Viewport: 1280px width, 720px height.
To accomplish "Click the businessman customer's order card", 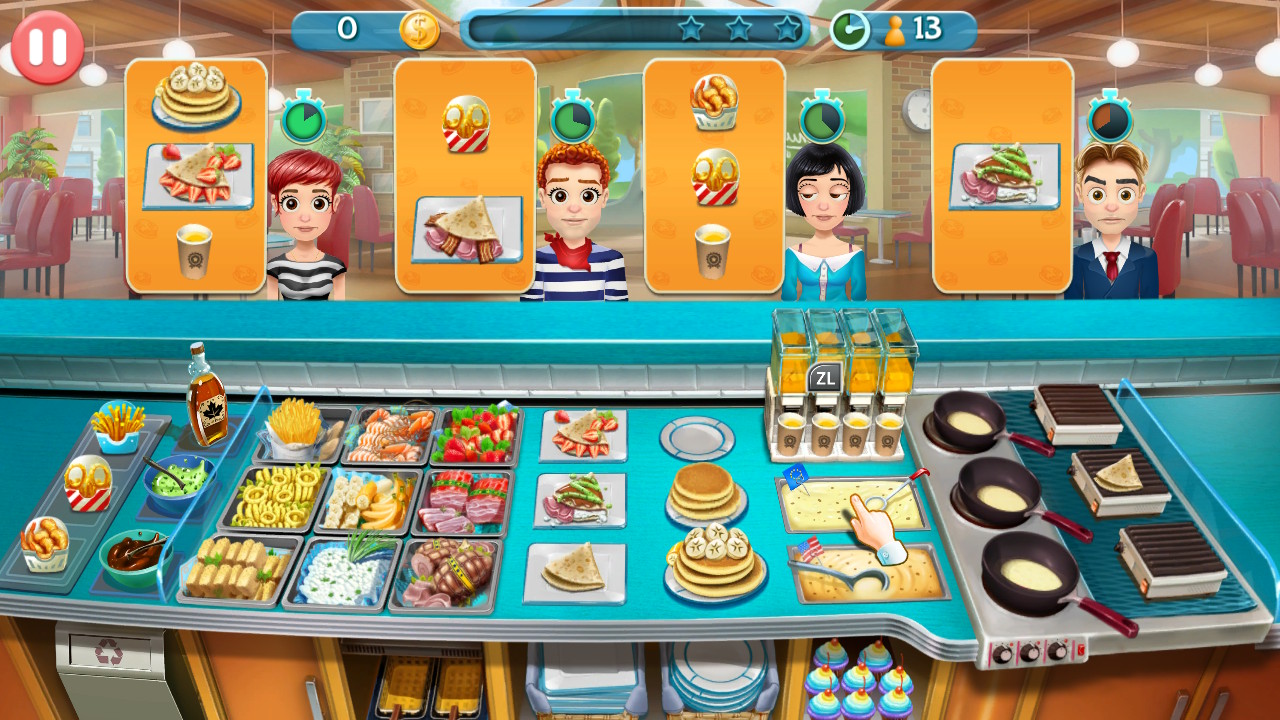I will click(997, 180).
